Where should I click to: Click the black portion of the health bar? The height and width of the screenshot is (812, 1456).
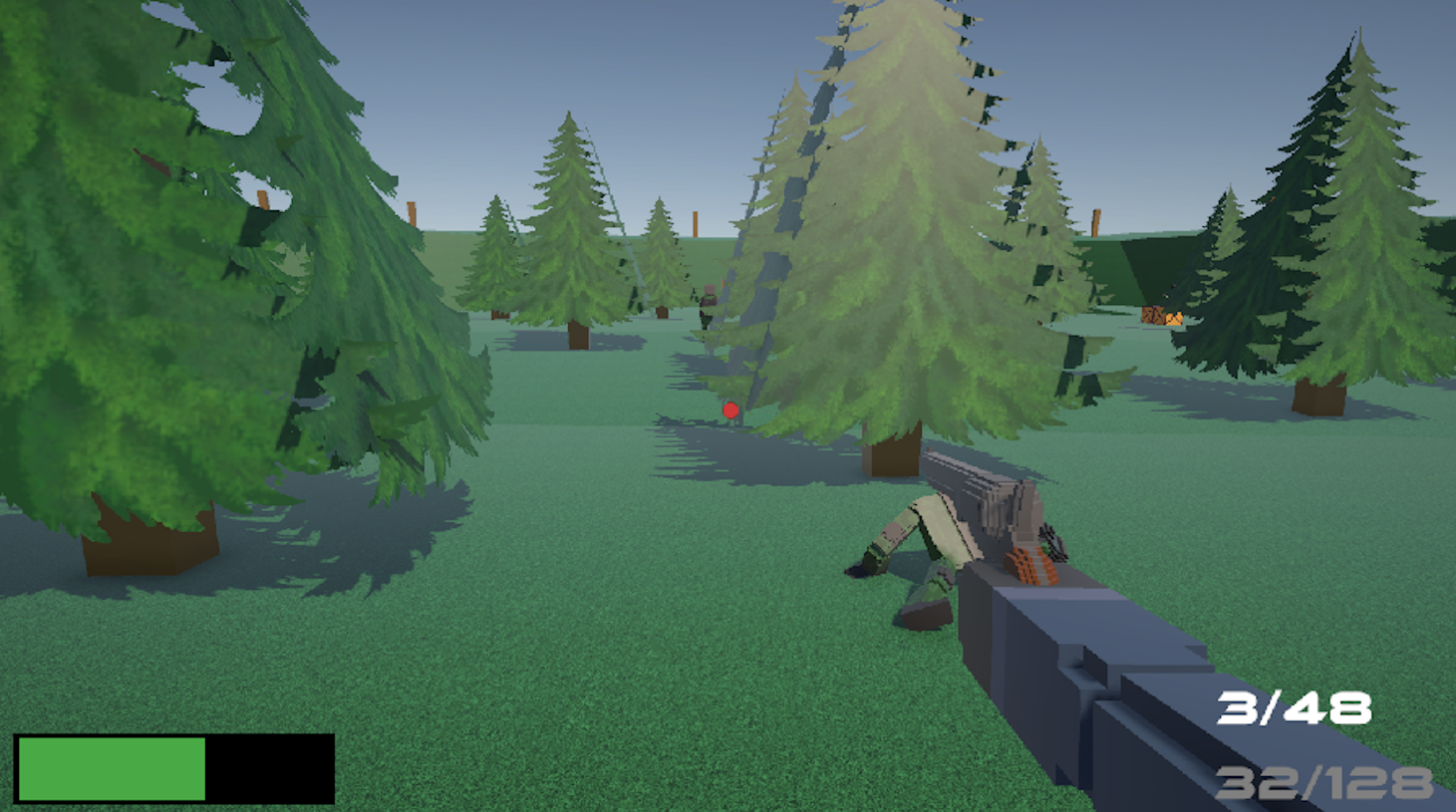click(x=267, y=767)
